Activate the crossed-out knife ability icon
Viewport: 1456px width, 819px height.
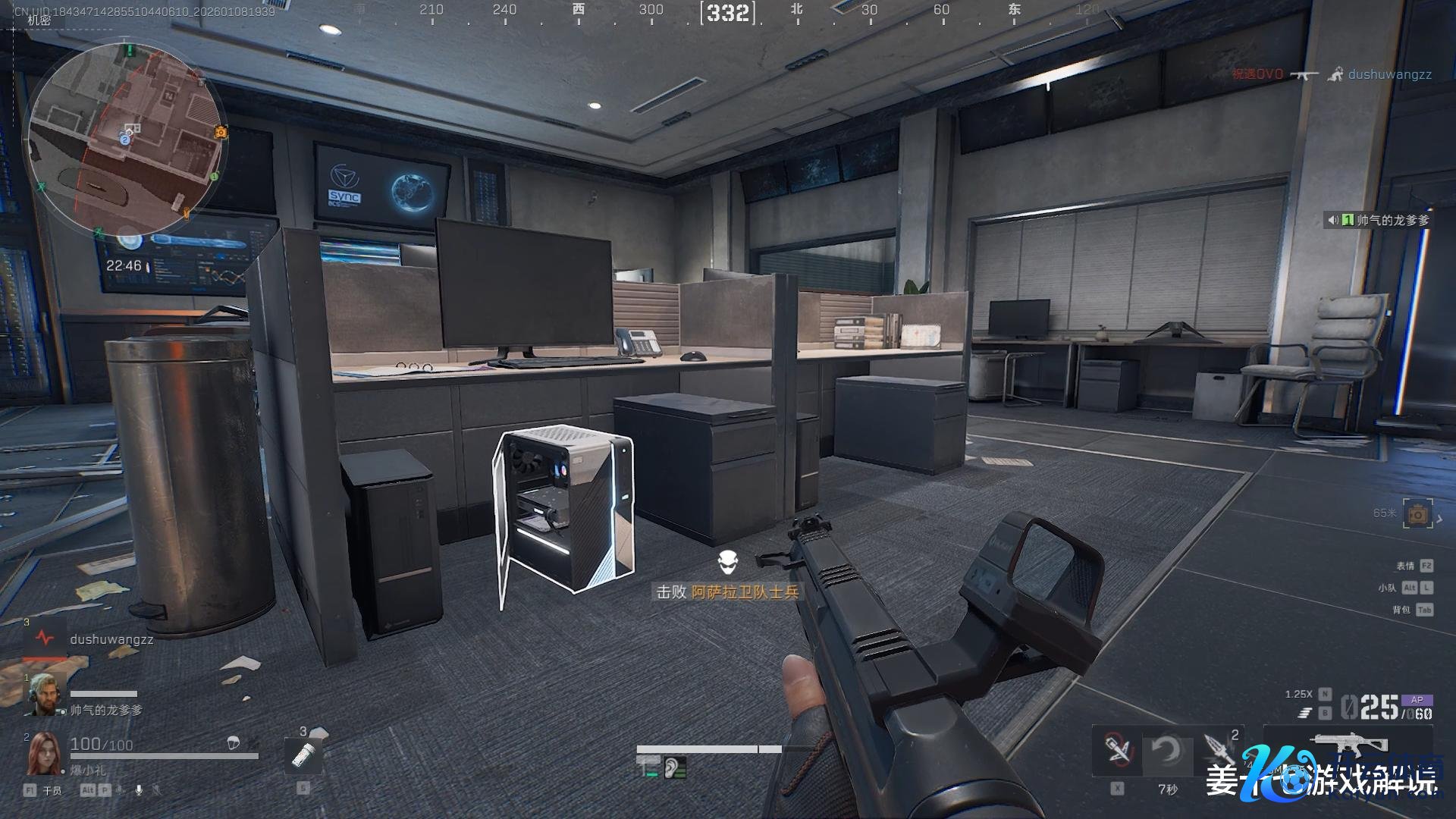[1116, 750]
